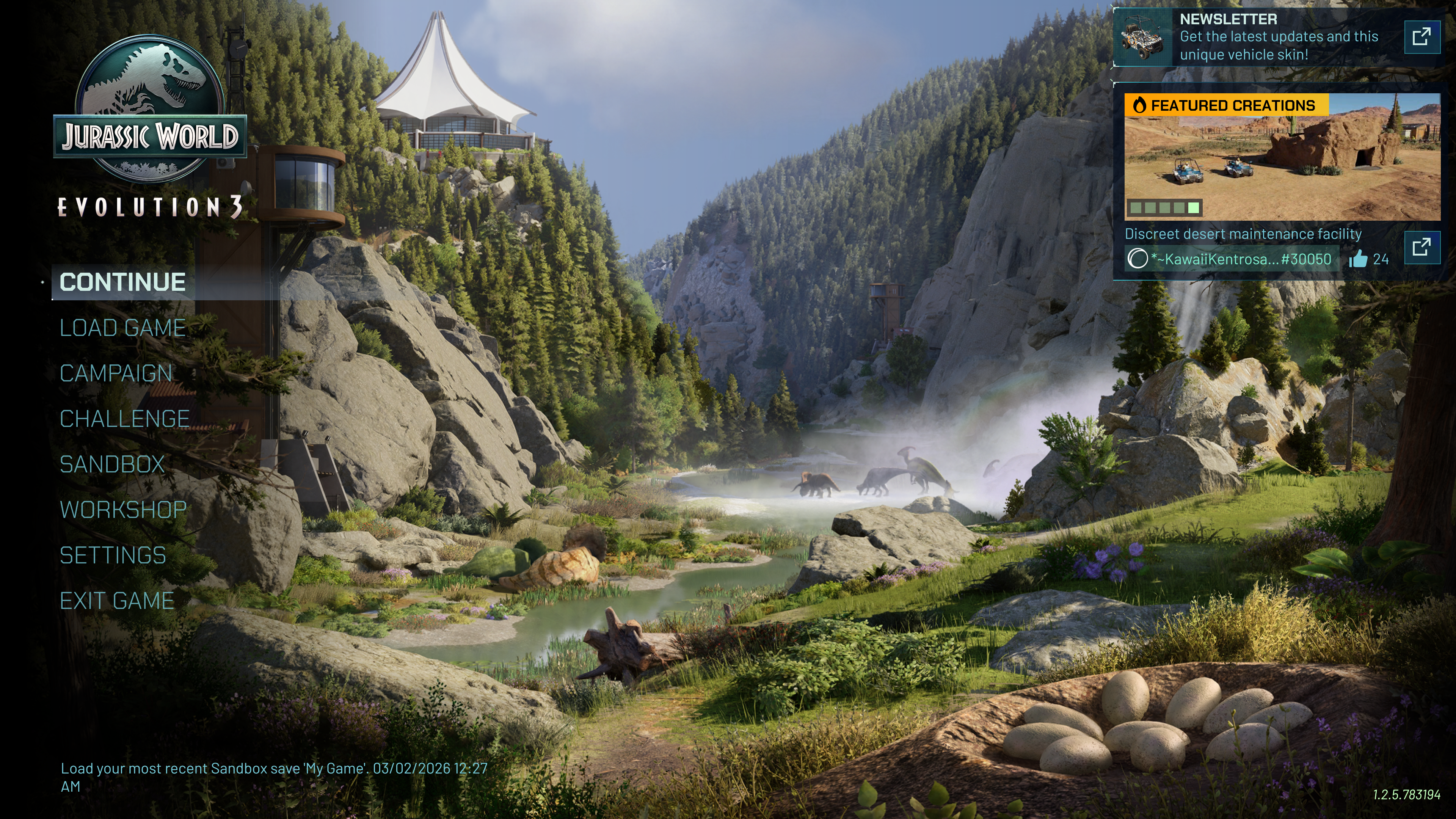Open the featured creation's external link button

click(1421, 247)
